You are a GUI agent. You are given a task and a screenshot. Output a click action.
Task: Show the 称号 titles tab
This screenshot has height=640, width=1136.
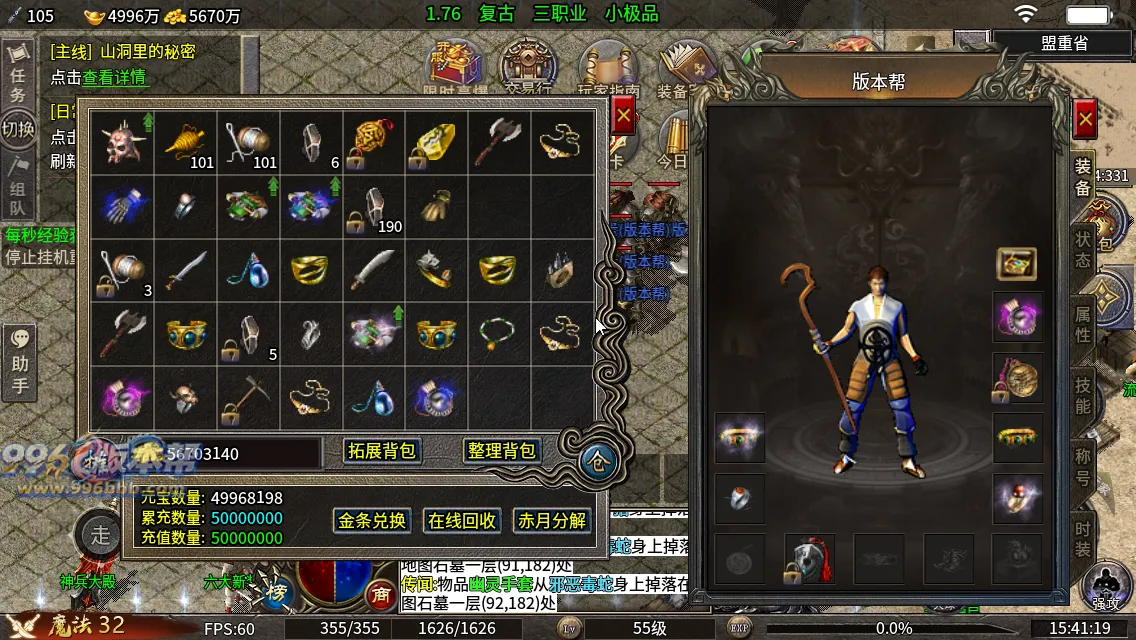[x=1083, y=466]
